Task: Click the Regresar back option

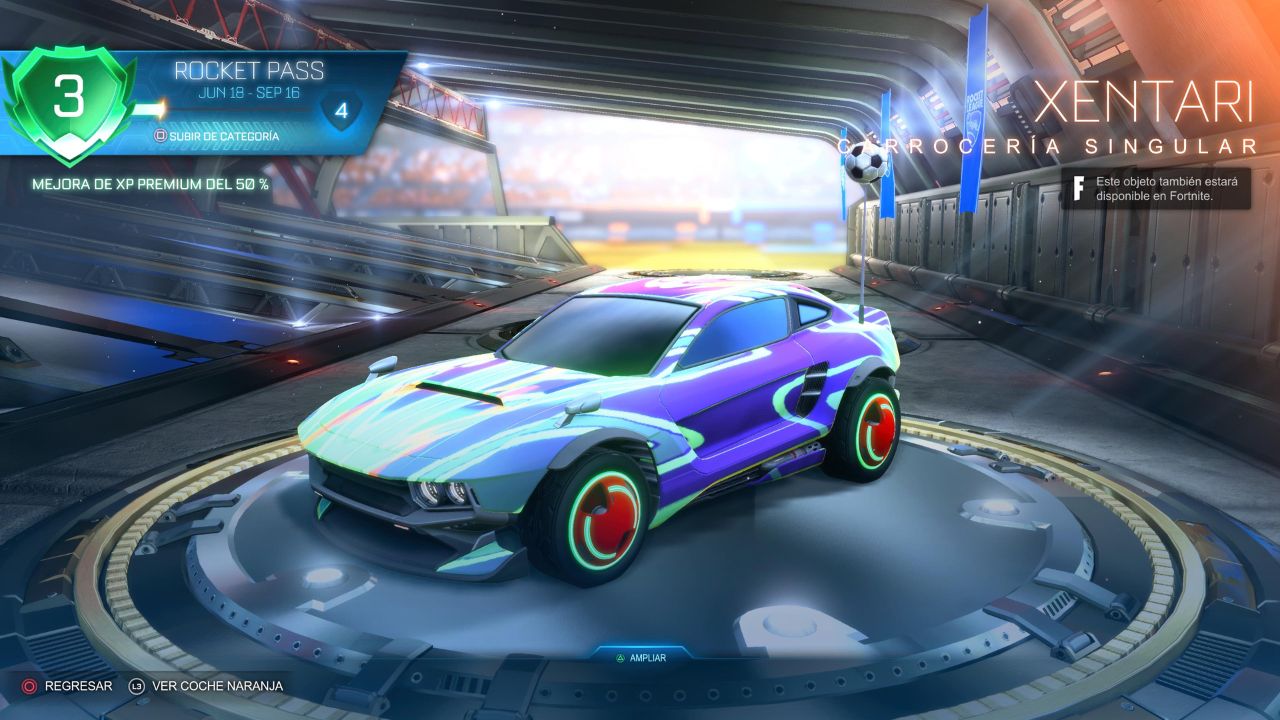Action: [x=68, y=686]
